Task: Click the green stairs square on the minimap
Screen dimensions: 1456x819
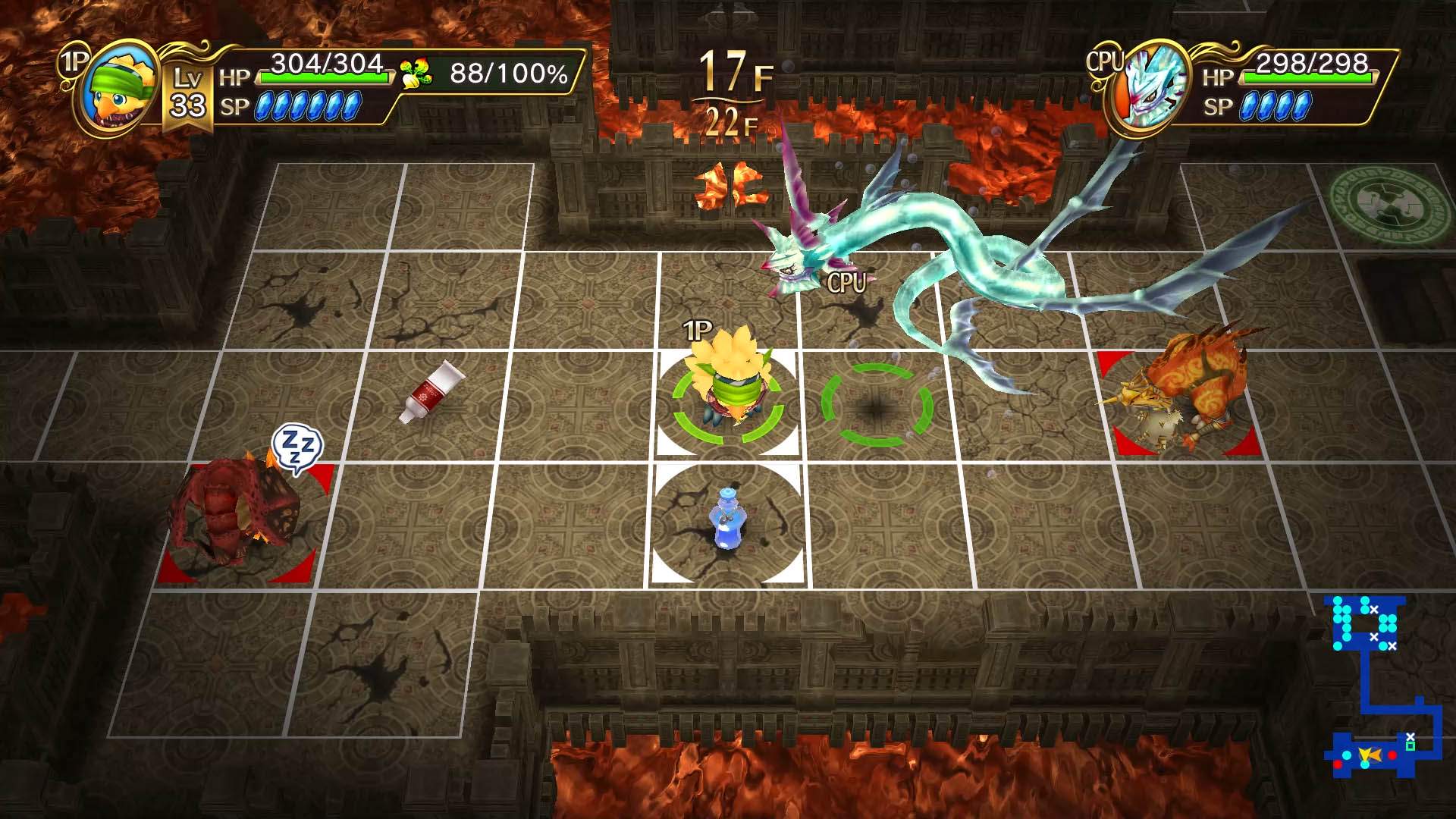Action: pyautogui.click(x=1411, y=746)
